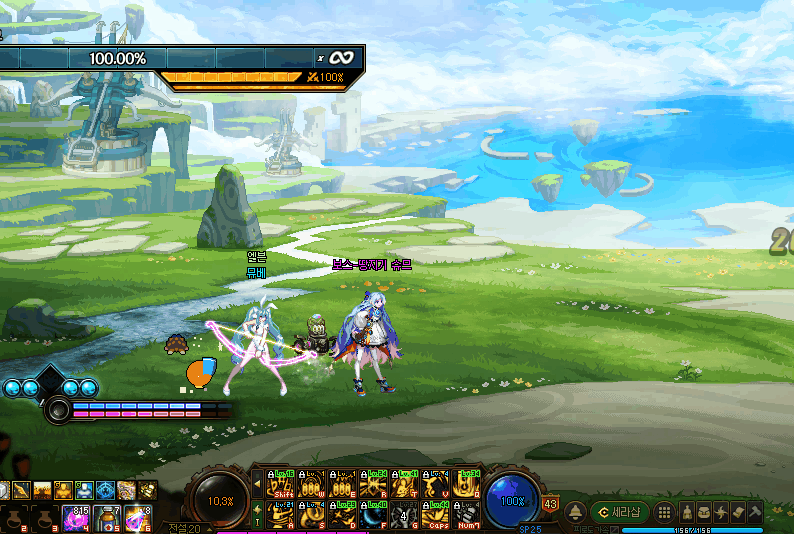Open the quest scroll icon
The width and height of the screenshot is (794, 534).
pos(737,511)
